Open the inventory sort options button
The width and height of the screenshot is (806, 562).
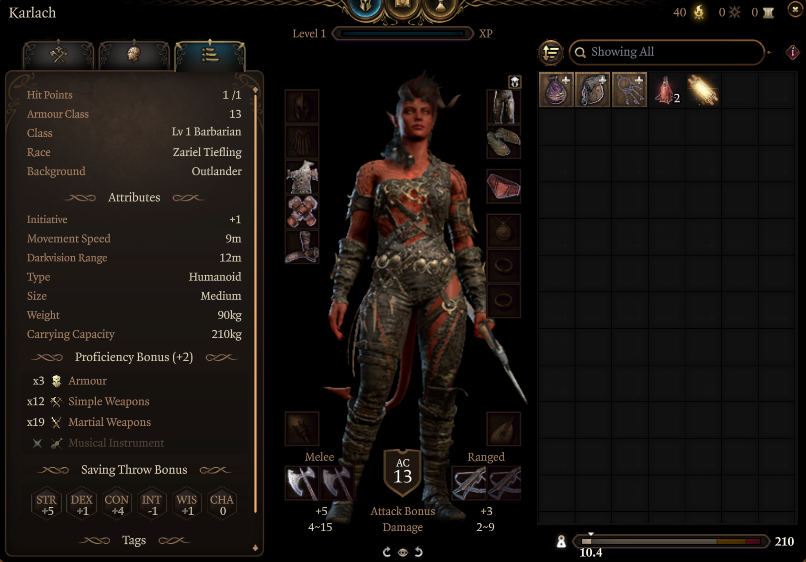click(x=550, y=52)
